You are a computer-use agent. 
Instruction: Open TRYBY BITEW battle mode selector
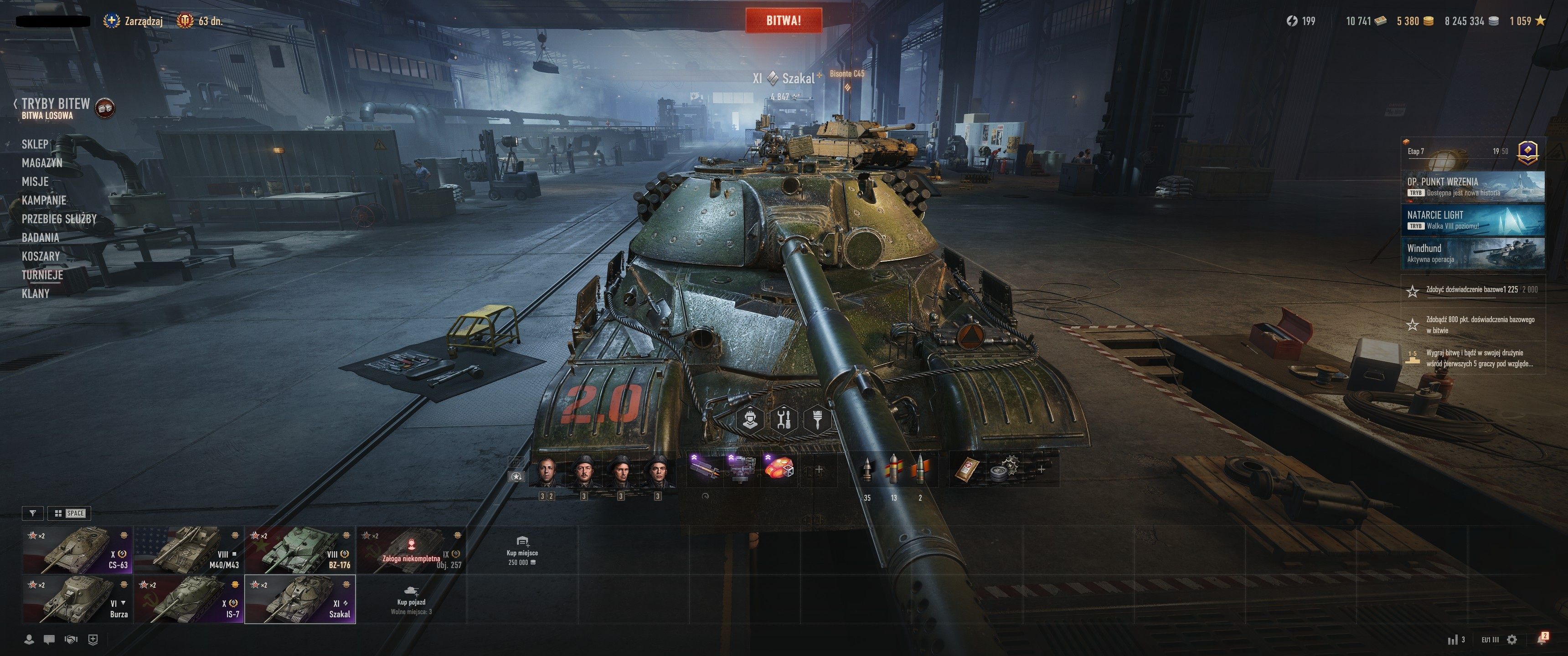coord(56,103)
